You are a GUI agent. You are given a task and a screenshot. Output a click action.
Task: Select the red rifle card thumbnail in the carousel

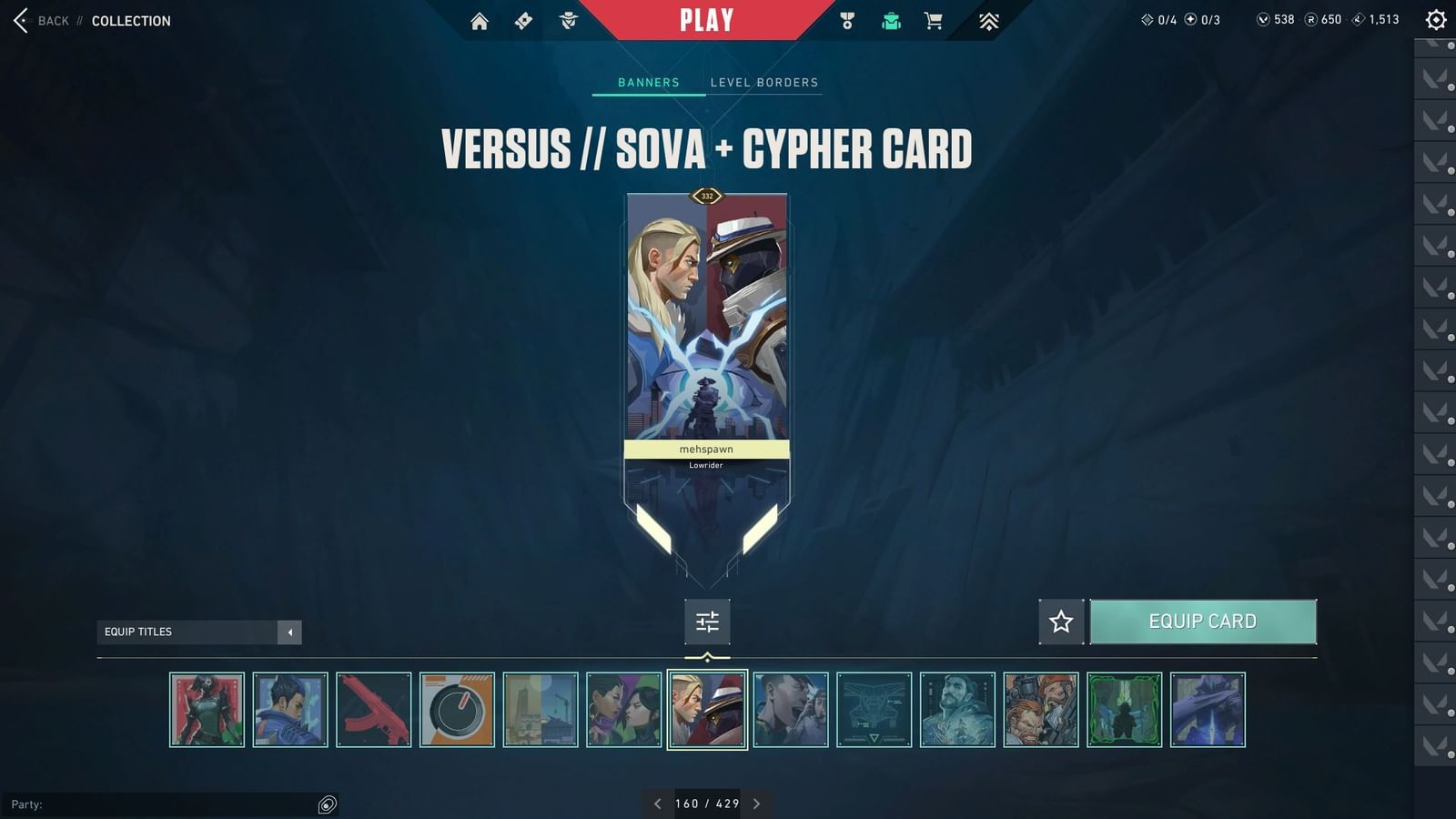point(374,710)
